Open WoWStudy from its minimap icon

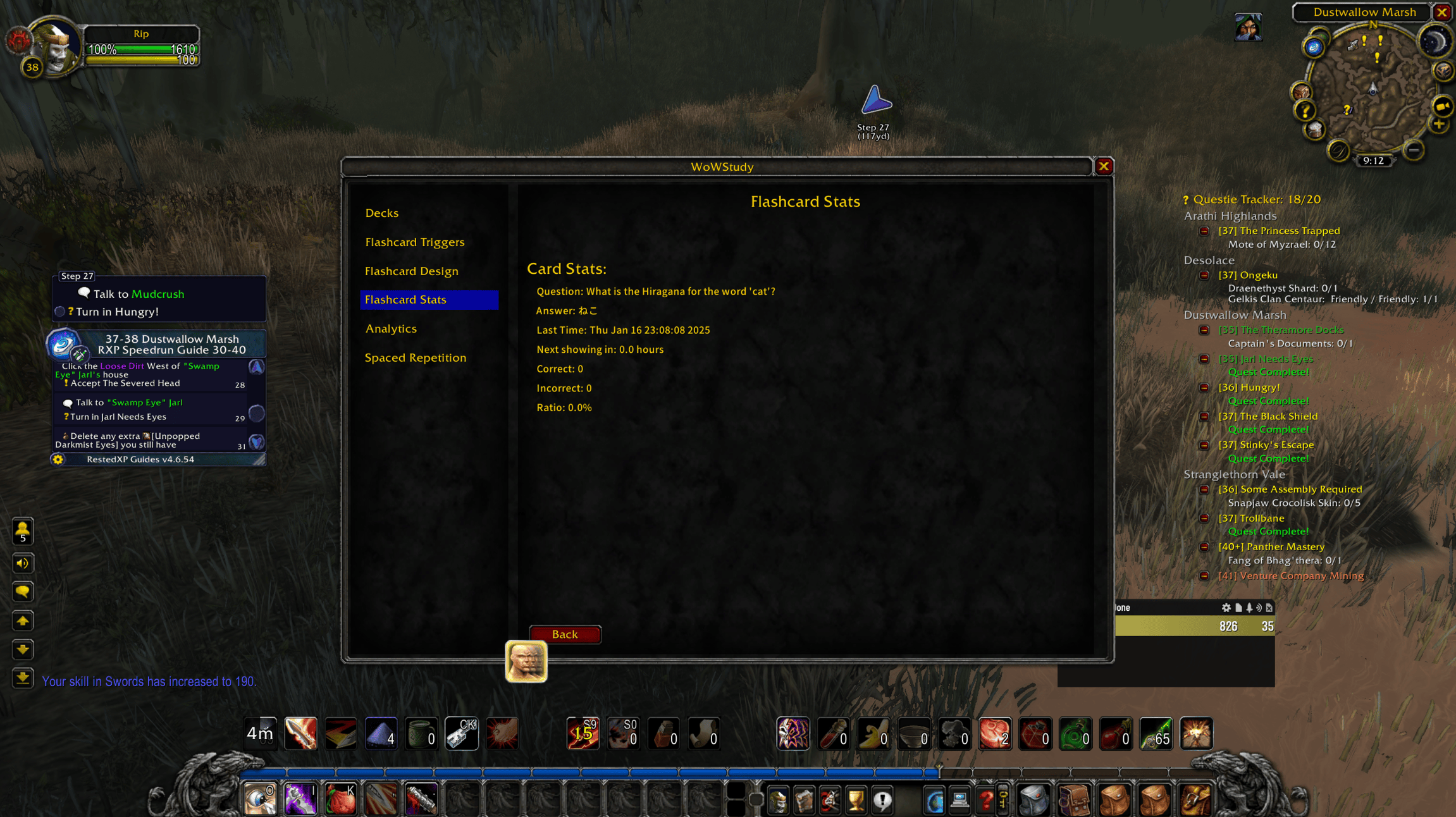point(1314,48)
